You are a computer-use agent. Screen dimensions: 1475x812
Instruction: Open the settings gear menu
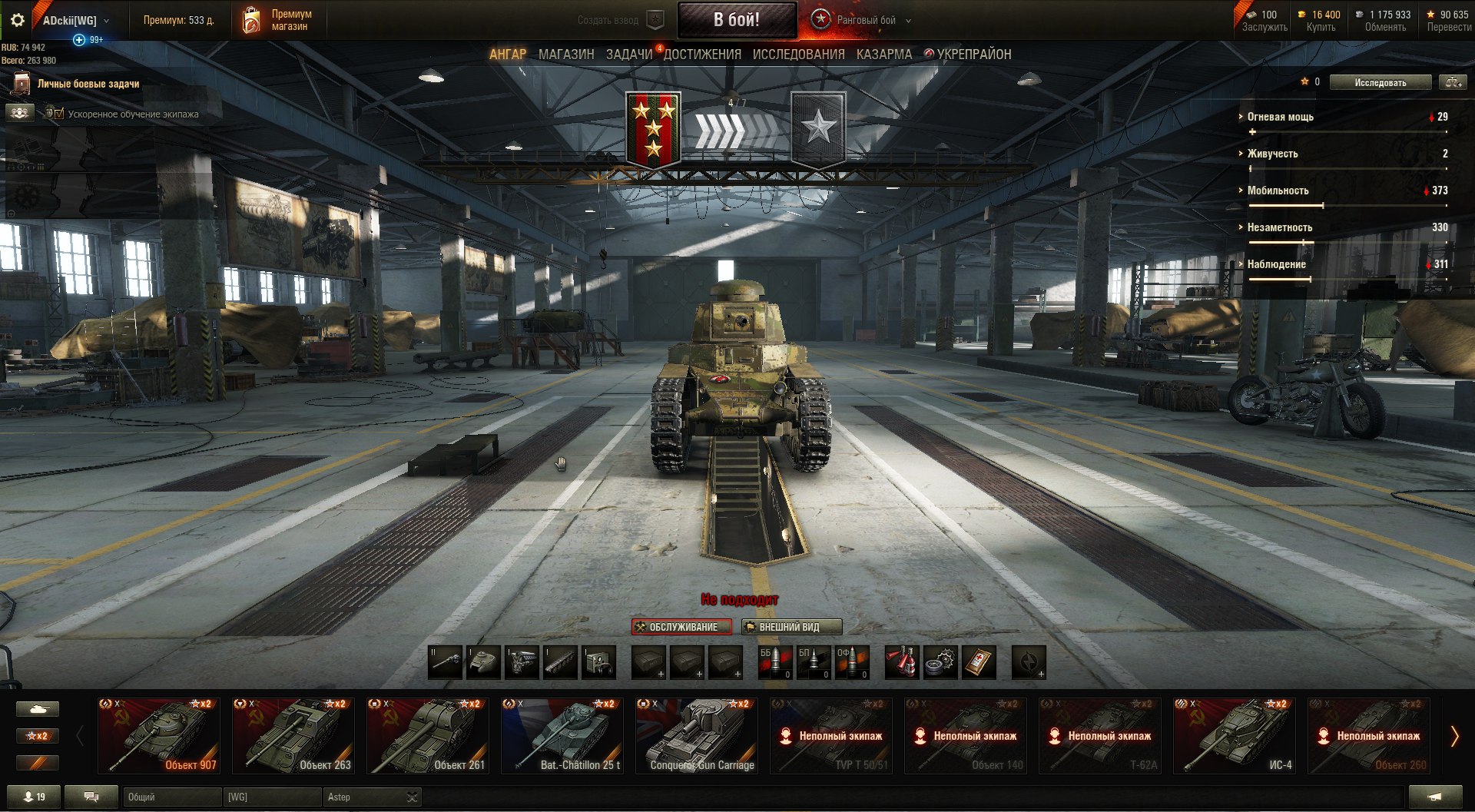(x=17, y=20)
